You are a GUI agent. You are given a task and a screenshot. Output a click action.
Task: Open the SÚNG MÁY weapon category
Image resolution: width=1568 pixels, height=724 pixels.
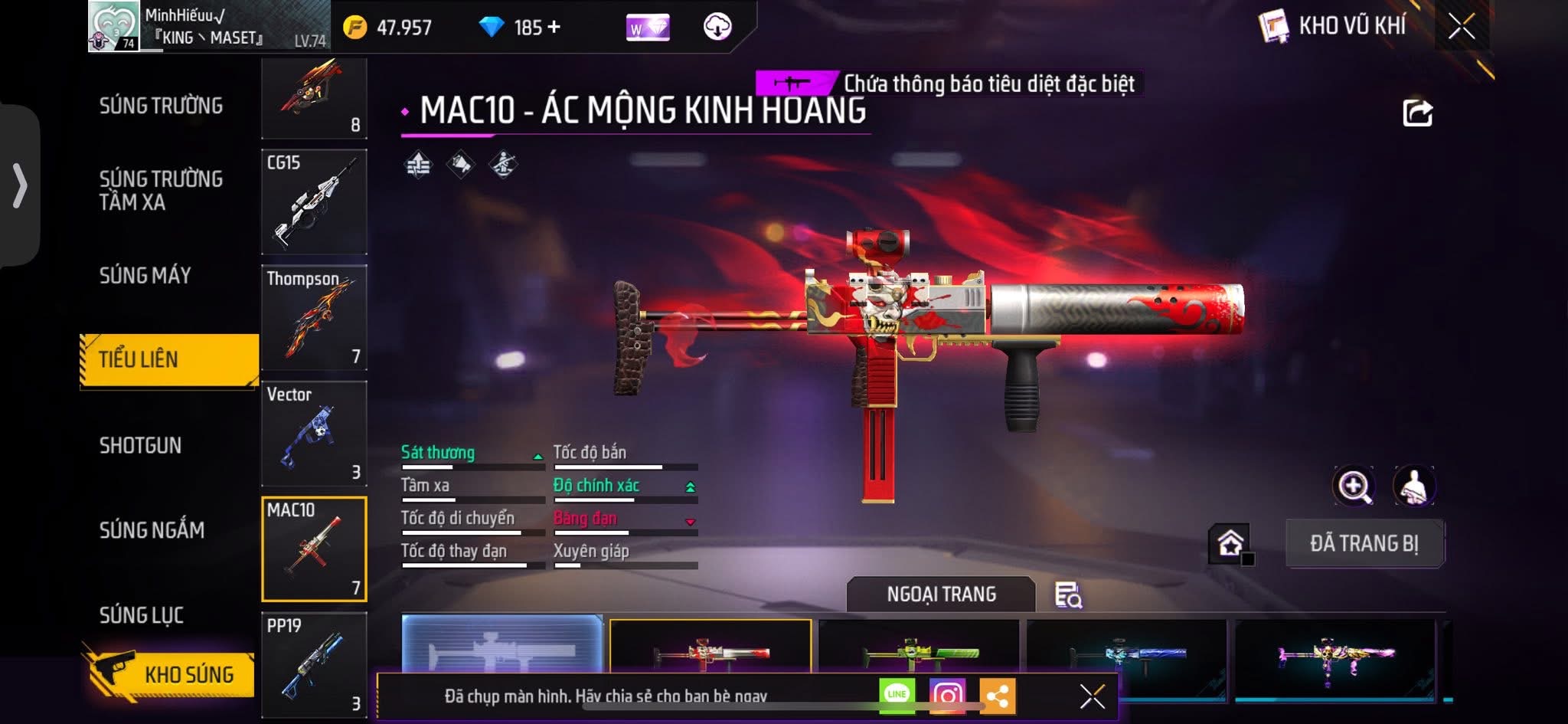tap(145, 275)
